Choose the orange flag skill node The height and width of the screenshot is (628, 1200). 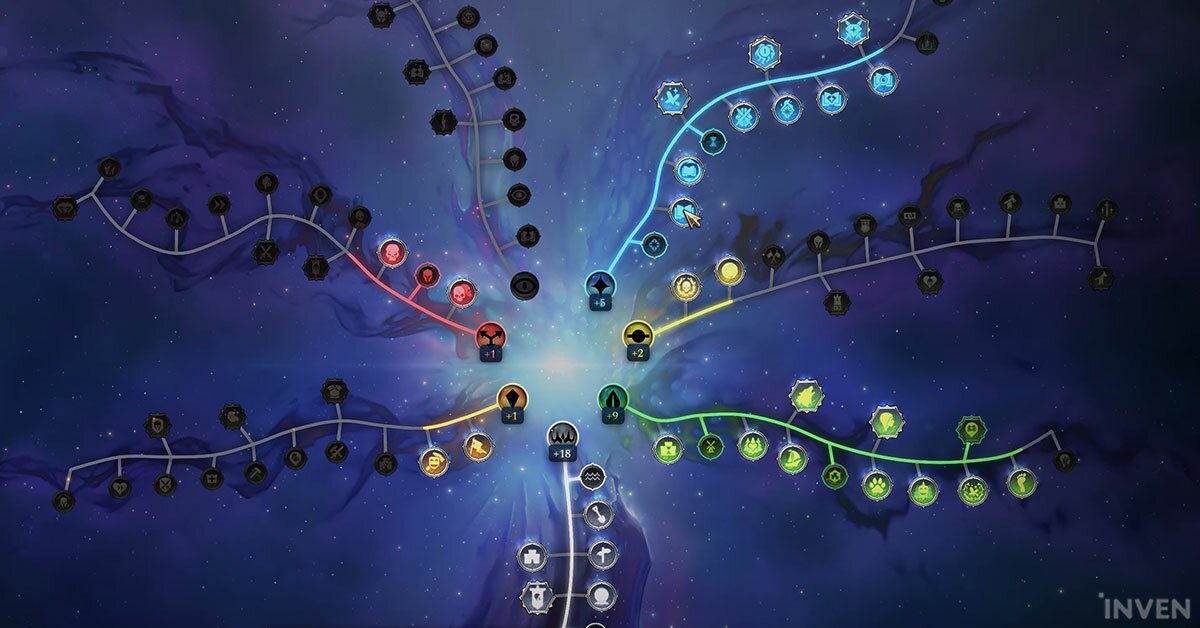coord(478,446)
